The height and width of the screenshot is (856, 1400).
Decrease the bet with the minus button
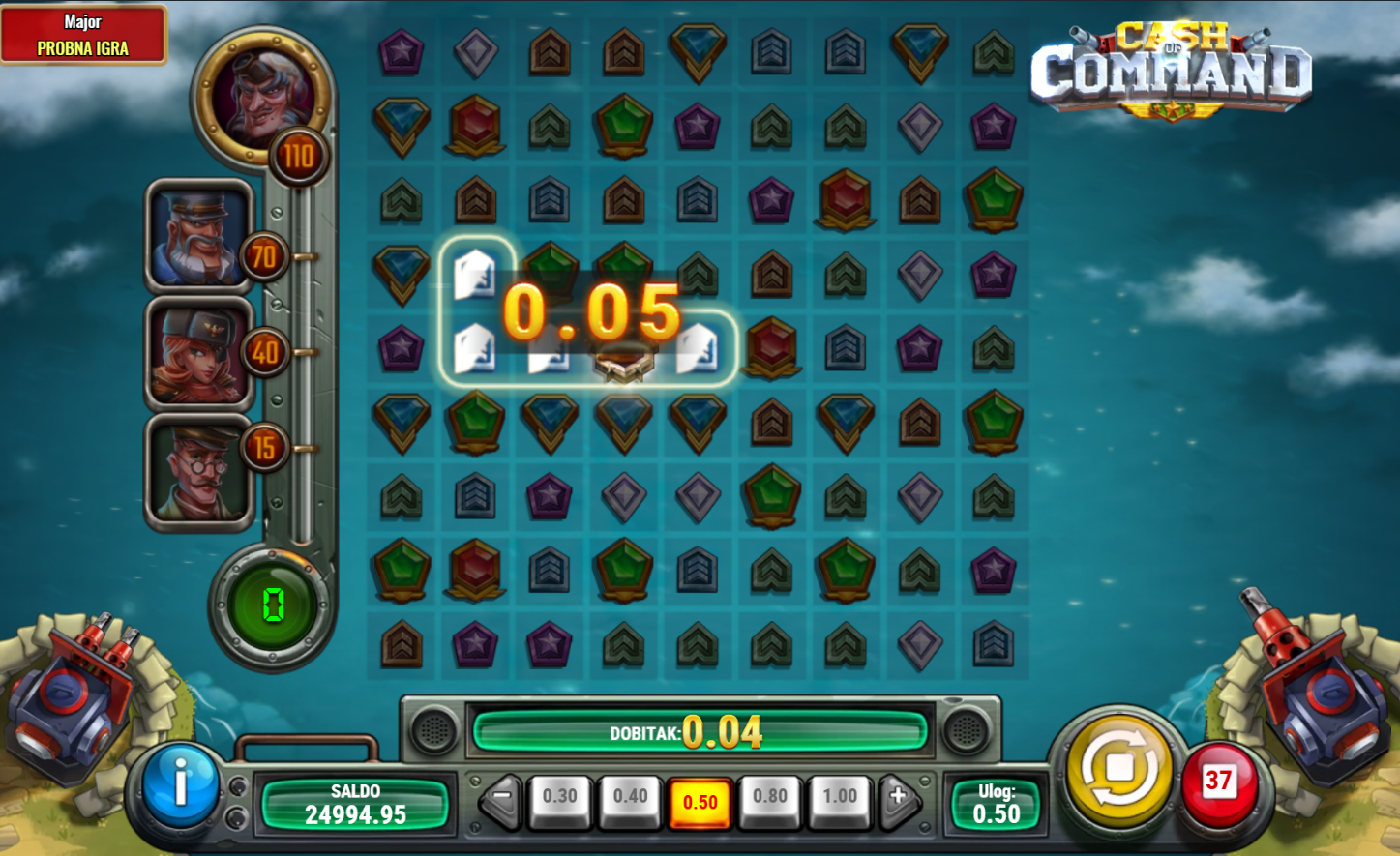coord(501,798)
